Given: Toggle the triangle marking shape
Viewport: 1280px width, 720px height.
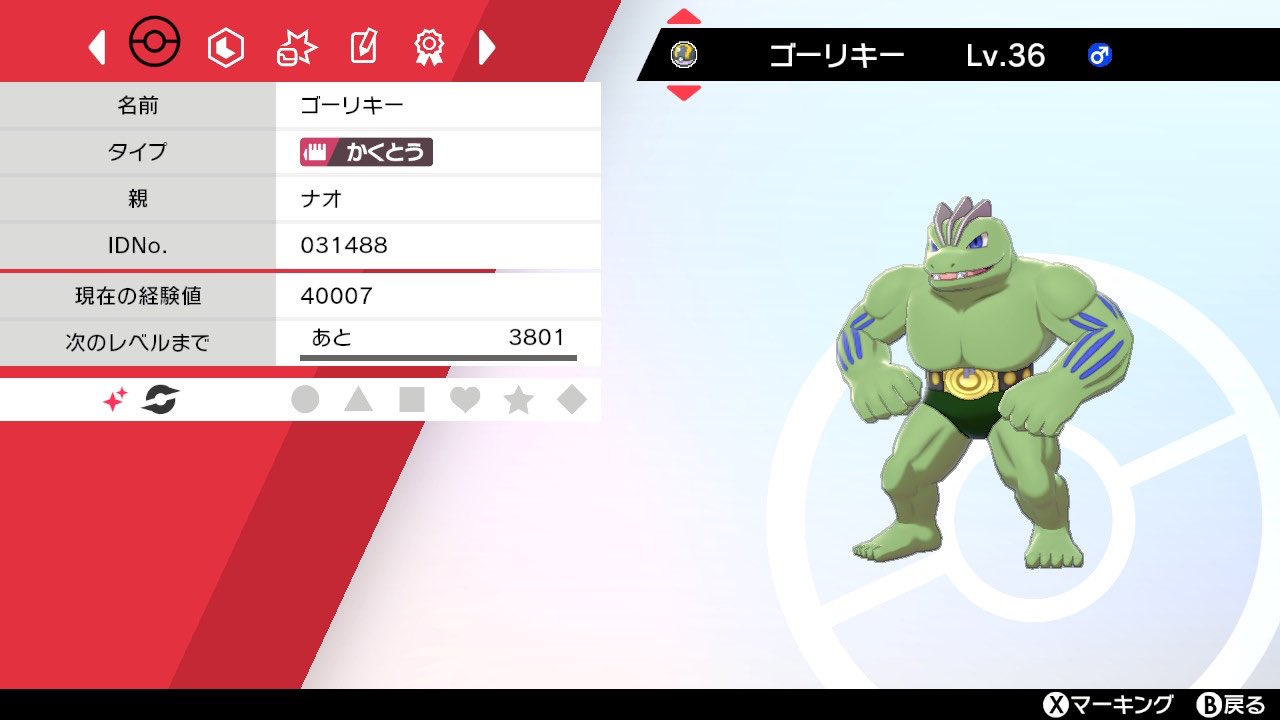Looking at the screenshot, I should click(x=360, y=398).
